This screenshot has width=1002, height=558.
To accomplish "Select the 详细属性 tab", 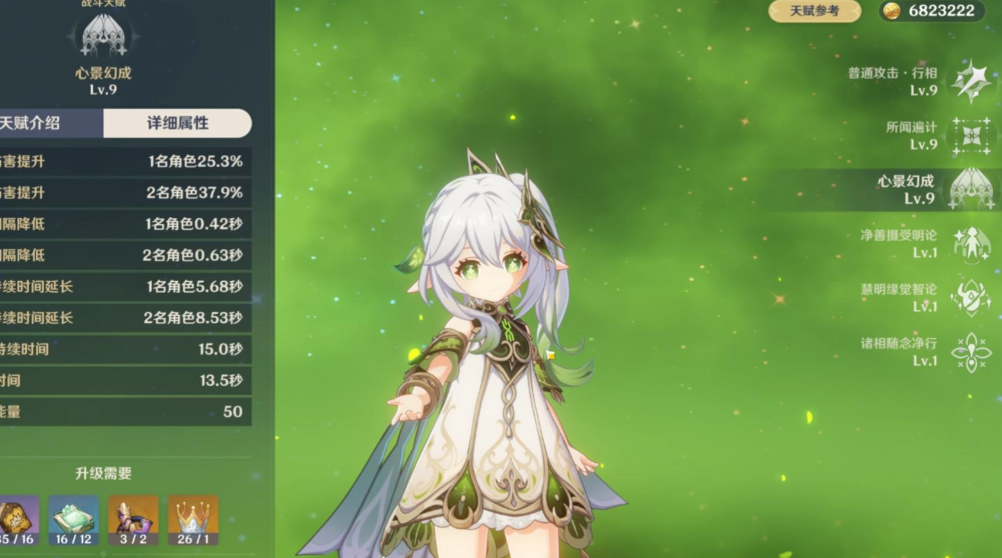I will 178,123.
